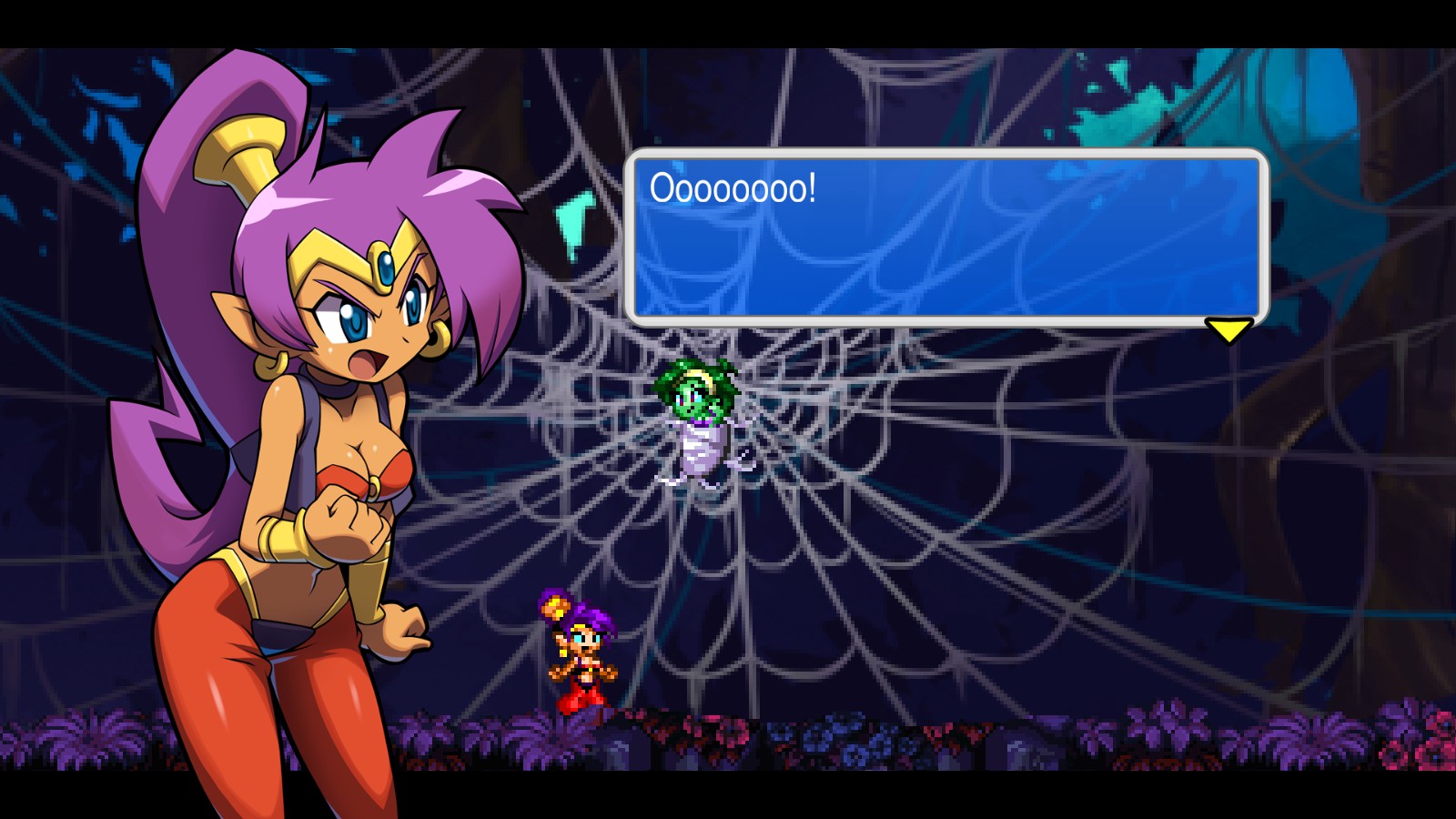1456x819 pixels.
Task: Advance dialogue with the yellow arrow
Action: click(1228, 329)
